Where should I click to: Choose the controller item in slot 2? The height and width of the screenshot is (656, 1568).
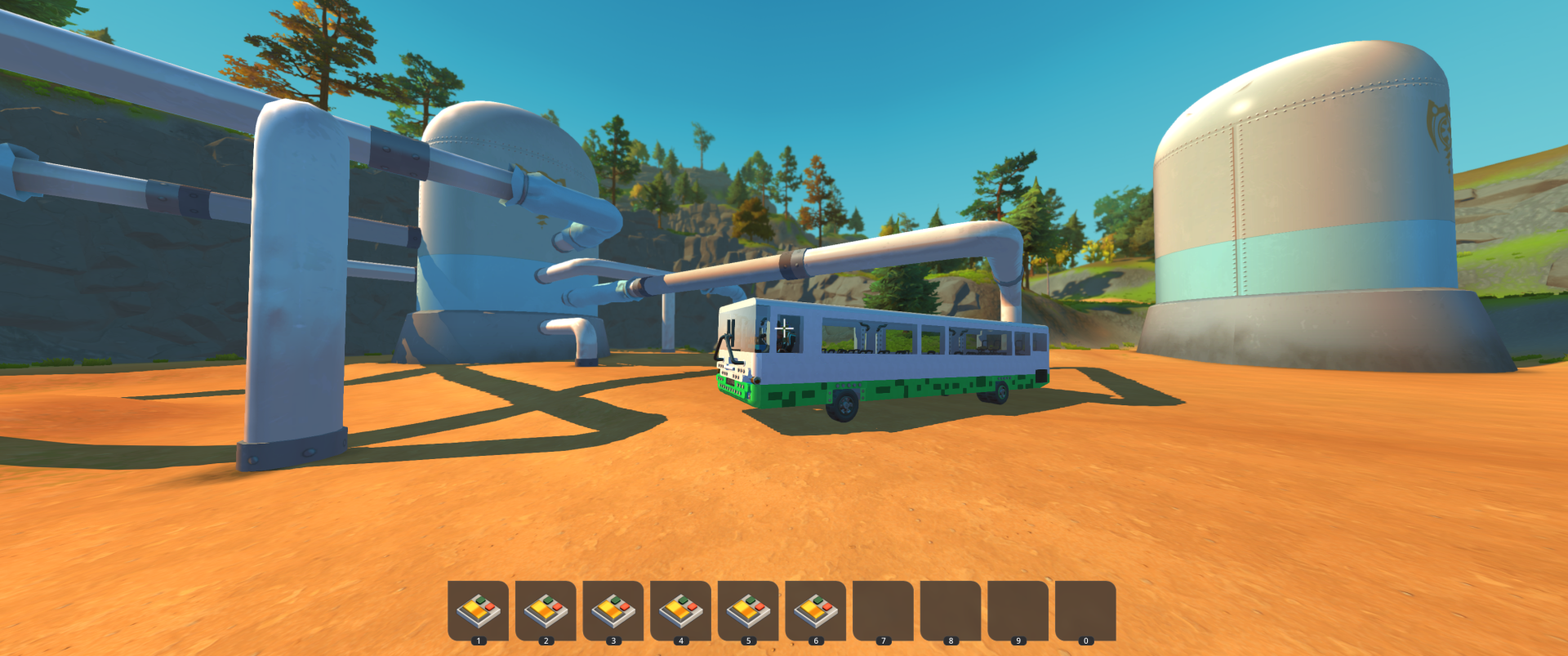tap(546, 609)
